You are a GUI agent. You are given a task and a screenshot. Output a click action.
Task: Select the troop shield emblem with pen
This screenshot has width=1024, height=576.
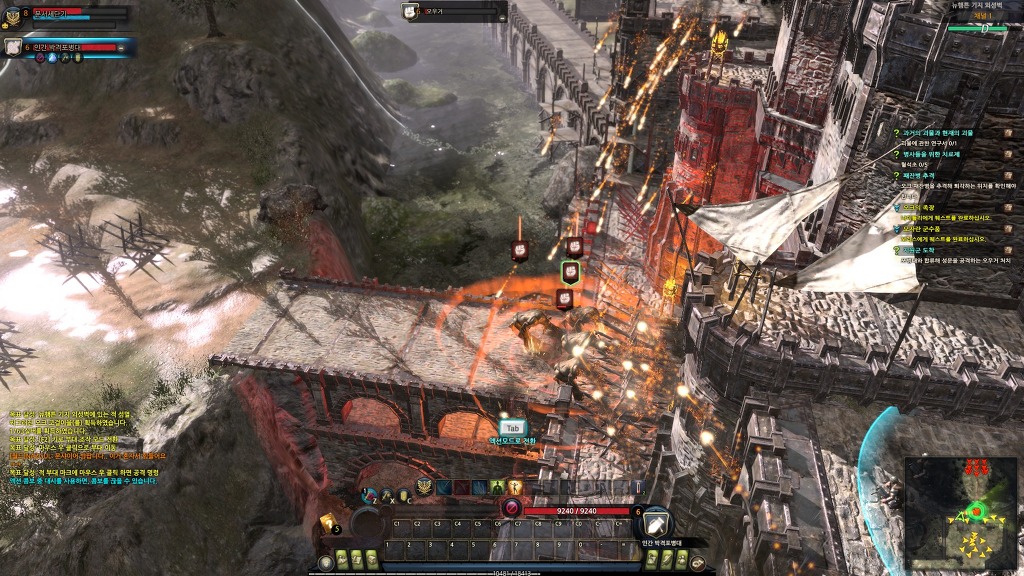657,521
